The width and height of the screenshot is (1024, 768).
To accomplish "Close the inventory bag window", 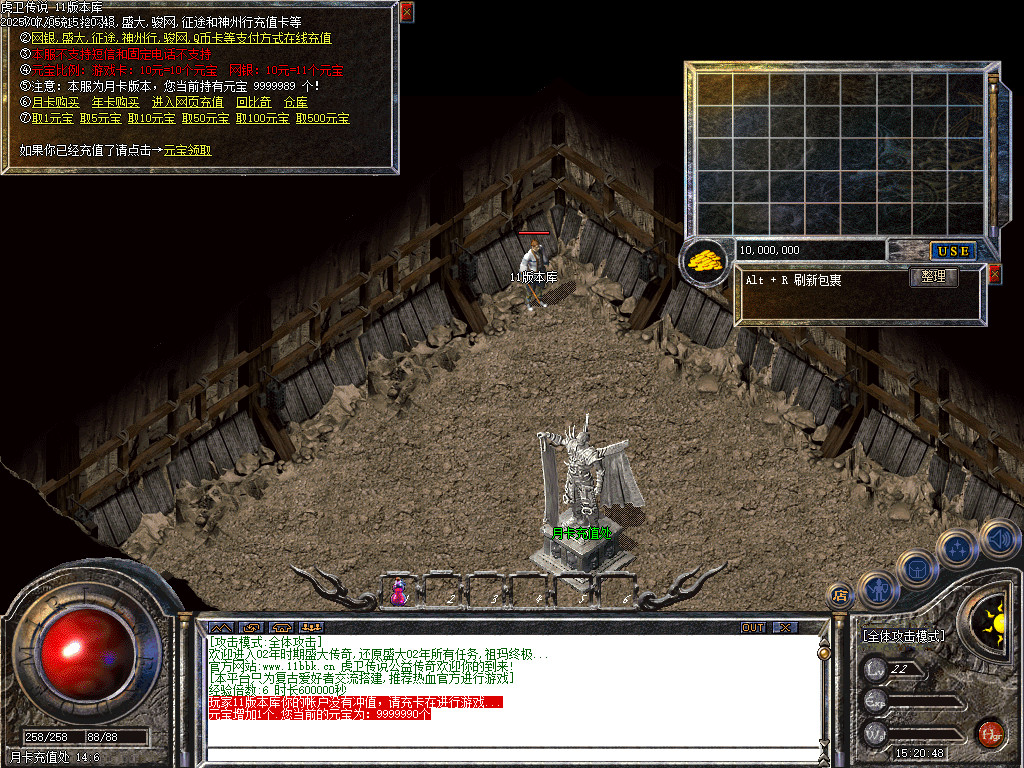I will tap(994, 274).
